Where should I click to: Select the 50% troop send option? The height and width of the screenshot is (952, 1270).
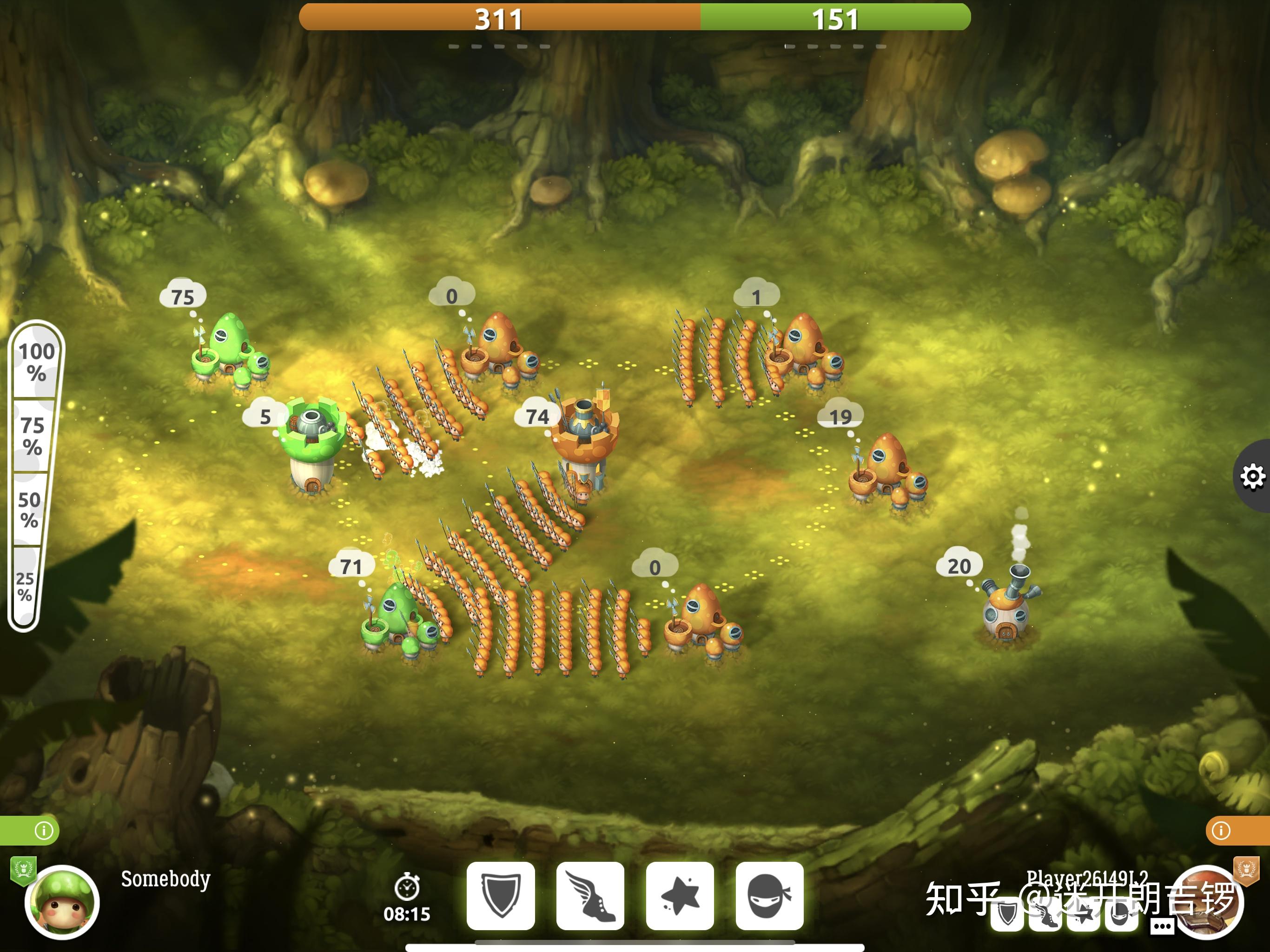28,509
